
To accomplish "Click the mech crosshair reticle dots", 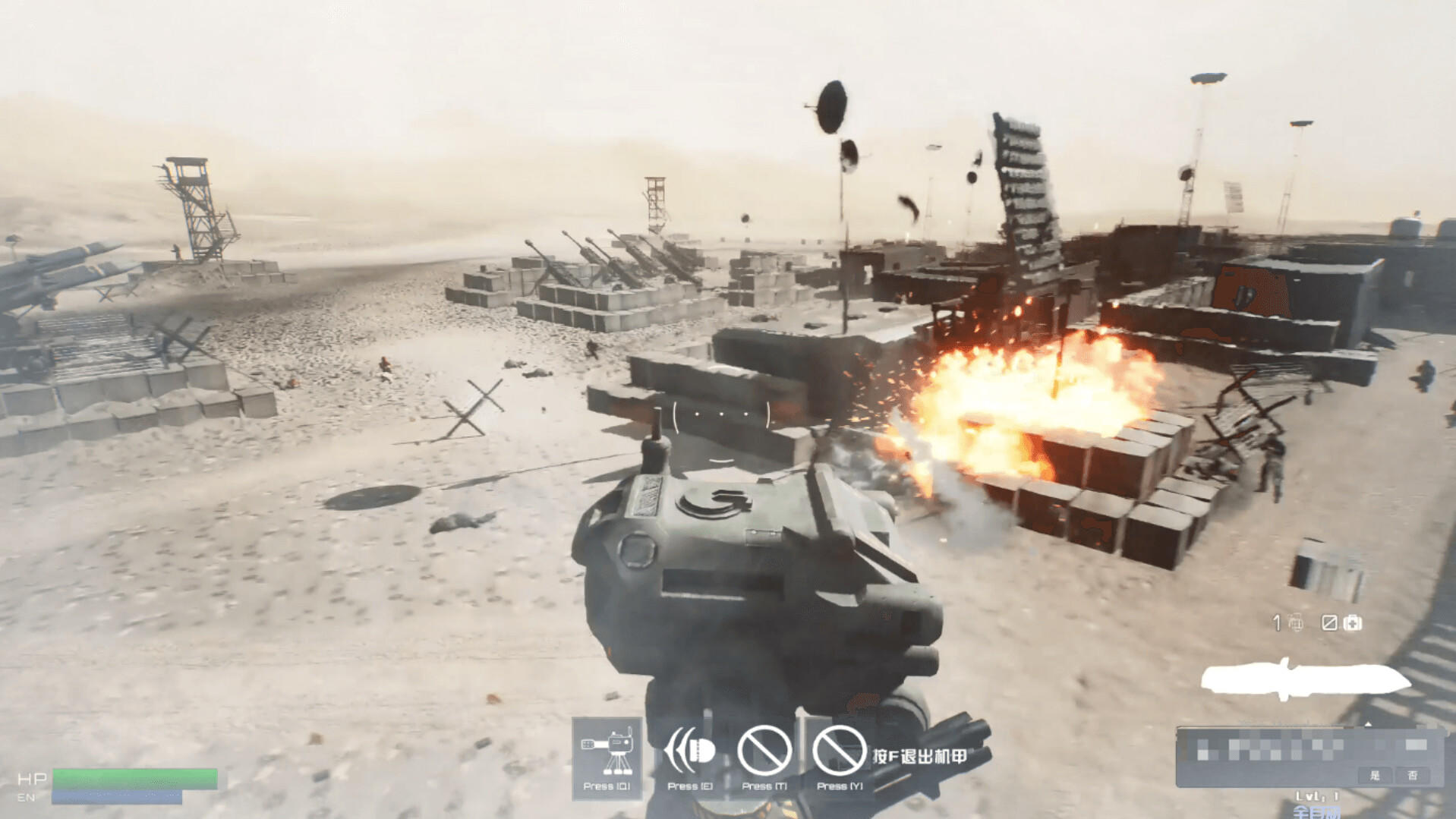I will pyautogui.click(x=720, y=414).
